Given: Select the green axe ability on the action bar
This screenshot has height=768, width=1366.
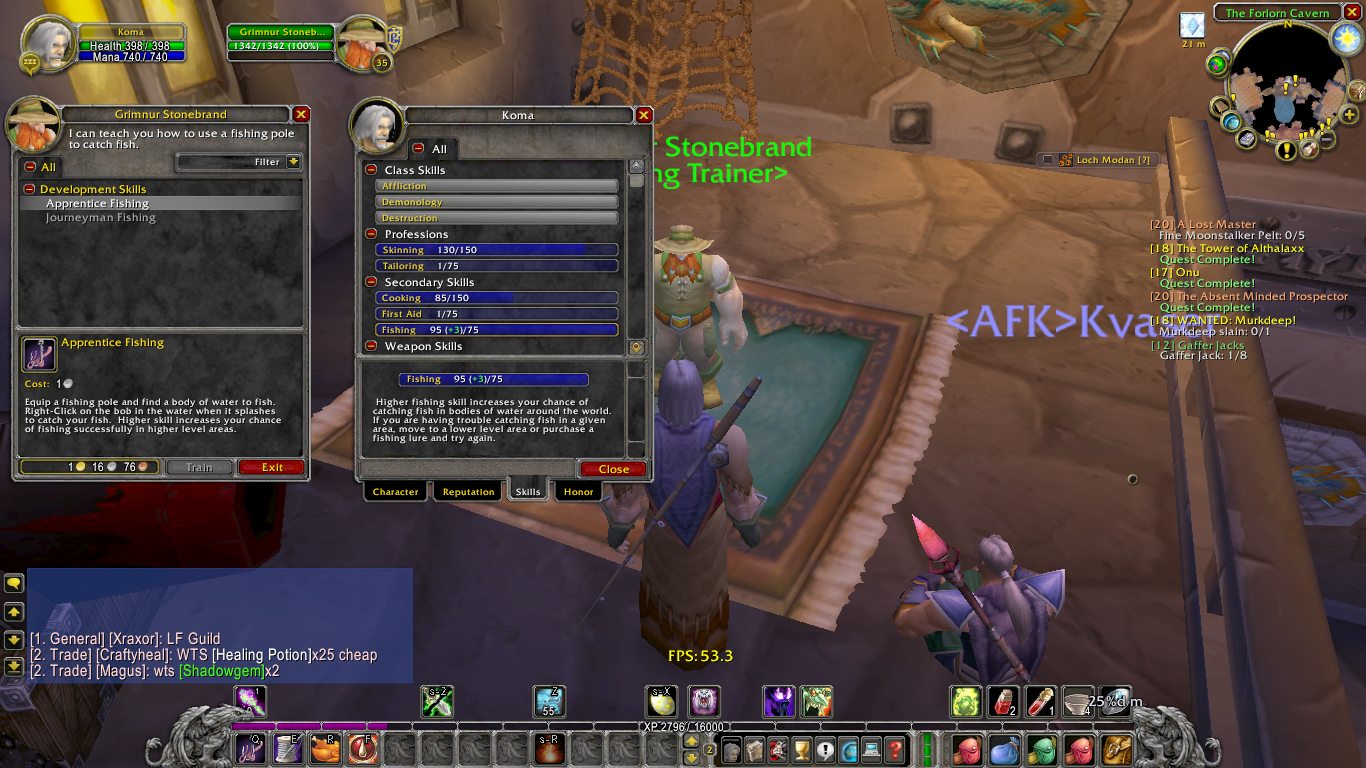Looking at the screenshot, I should pos(437,701).
